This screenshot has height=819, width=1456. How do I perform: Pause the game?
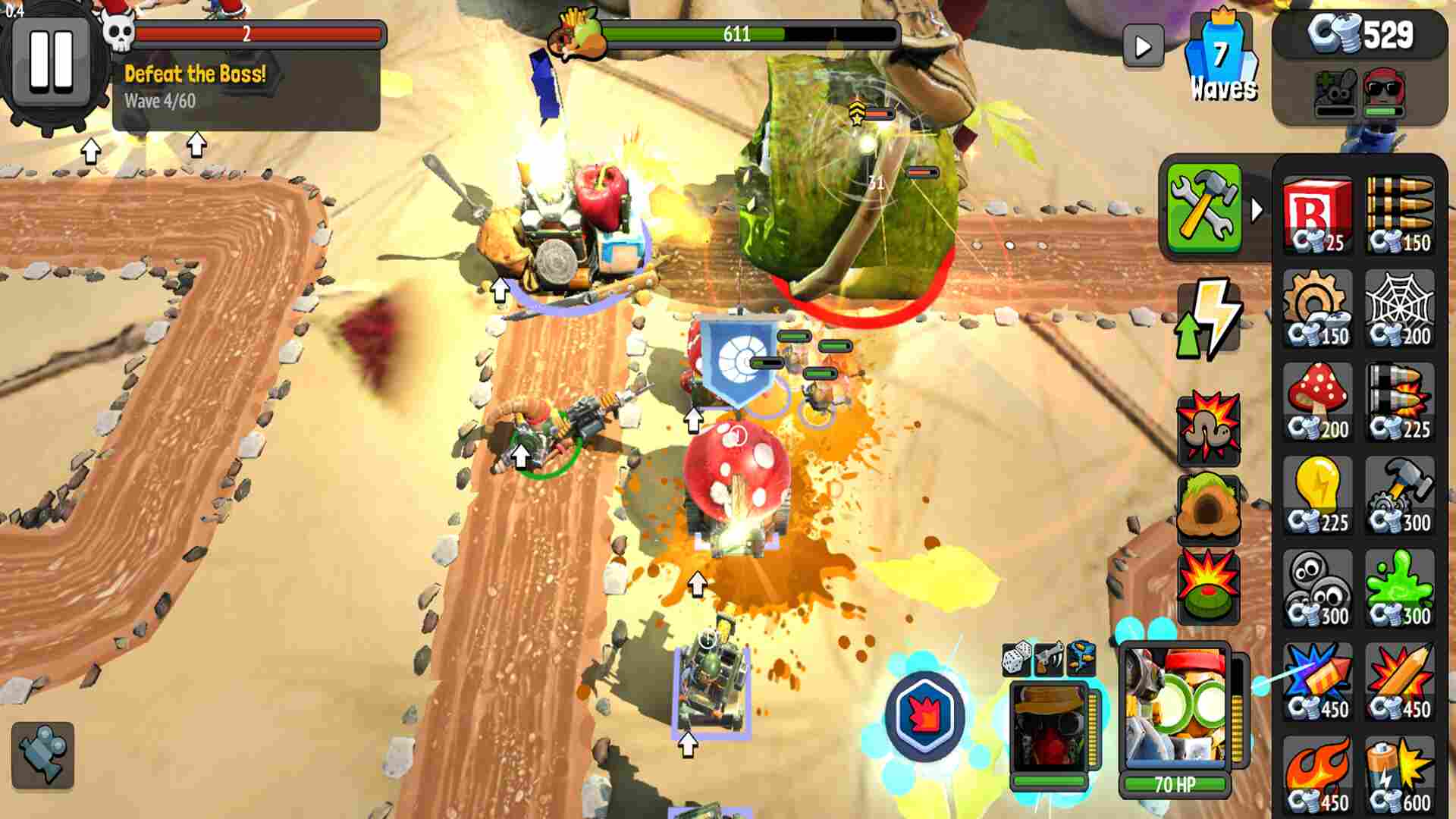52,61
